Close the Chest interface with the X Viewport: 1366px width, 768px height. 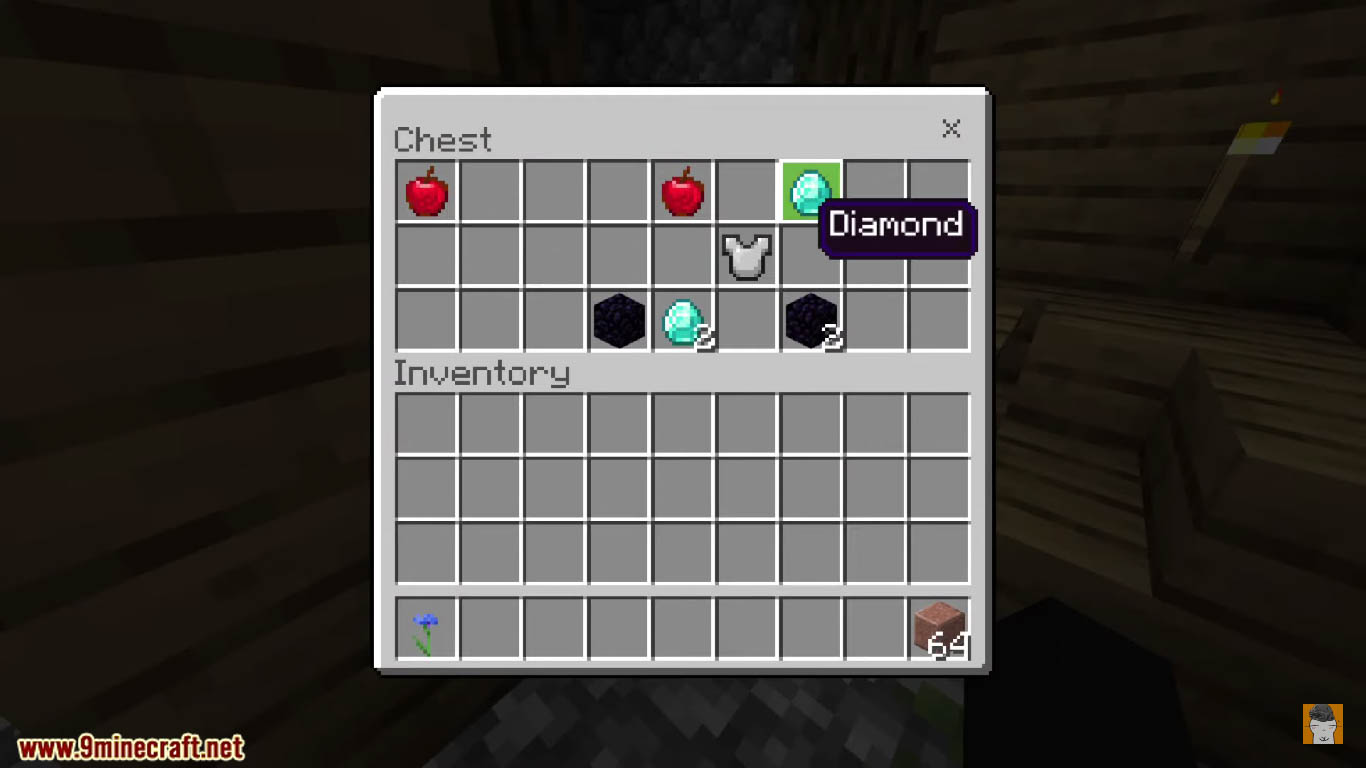coord(951,130)
